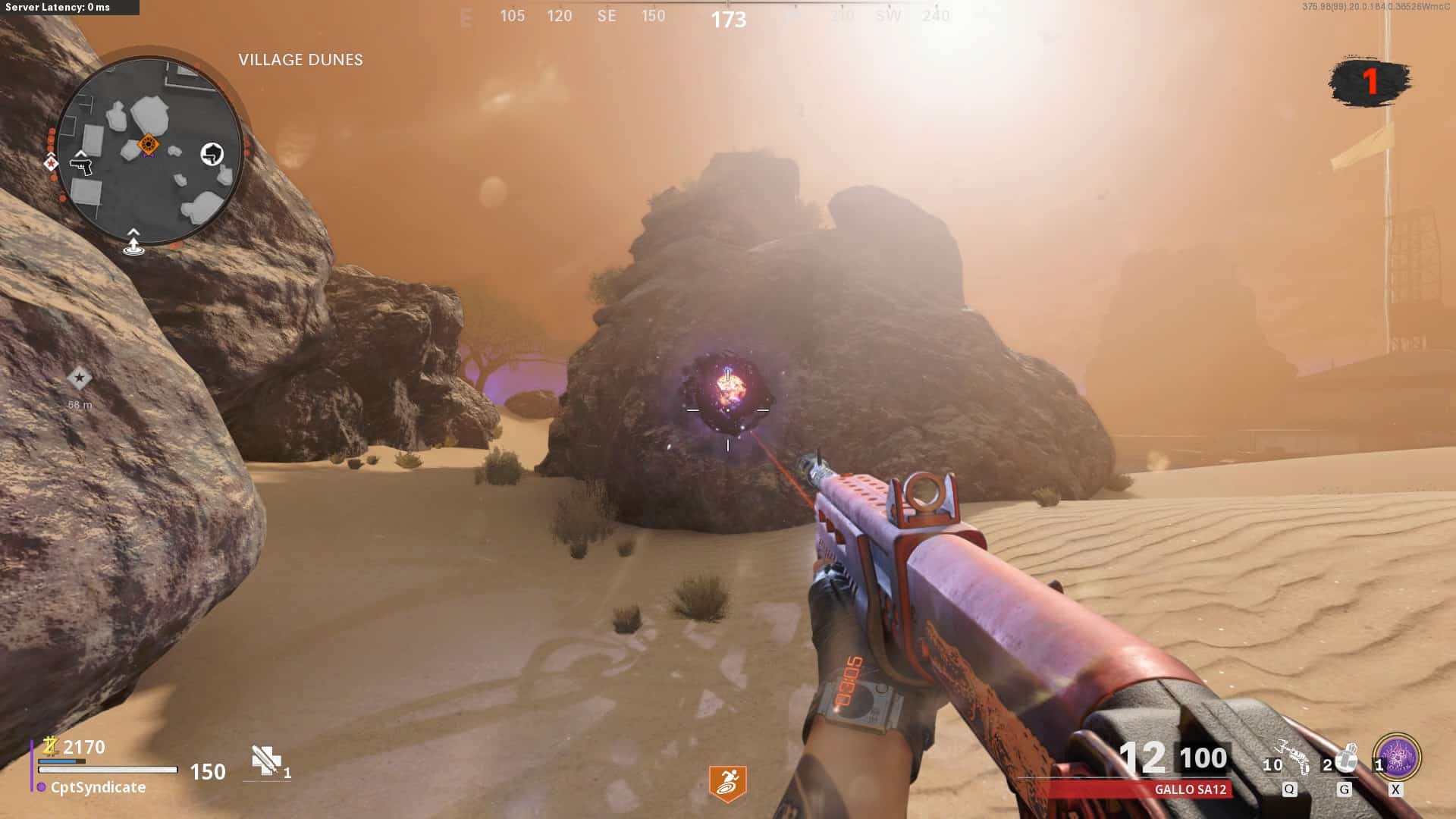Select the black circular marker on minimap
The width and height of the screenshot is (1456, 819).
click(x=212, y=154)
